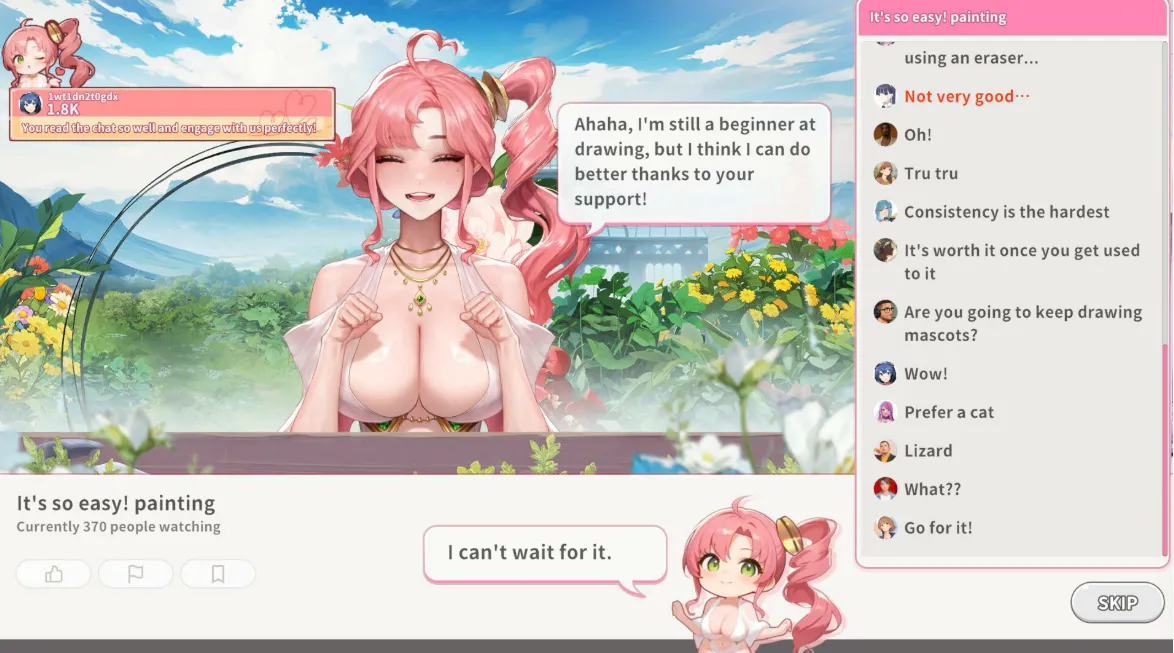Report stream using the flag button

(135, 574)
